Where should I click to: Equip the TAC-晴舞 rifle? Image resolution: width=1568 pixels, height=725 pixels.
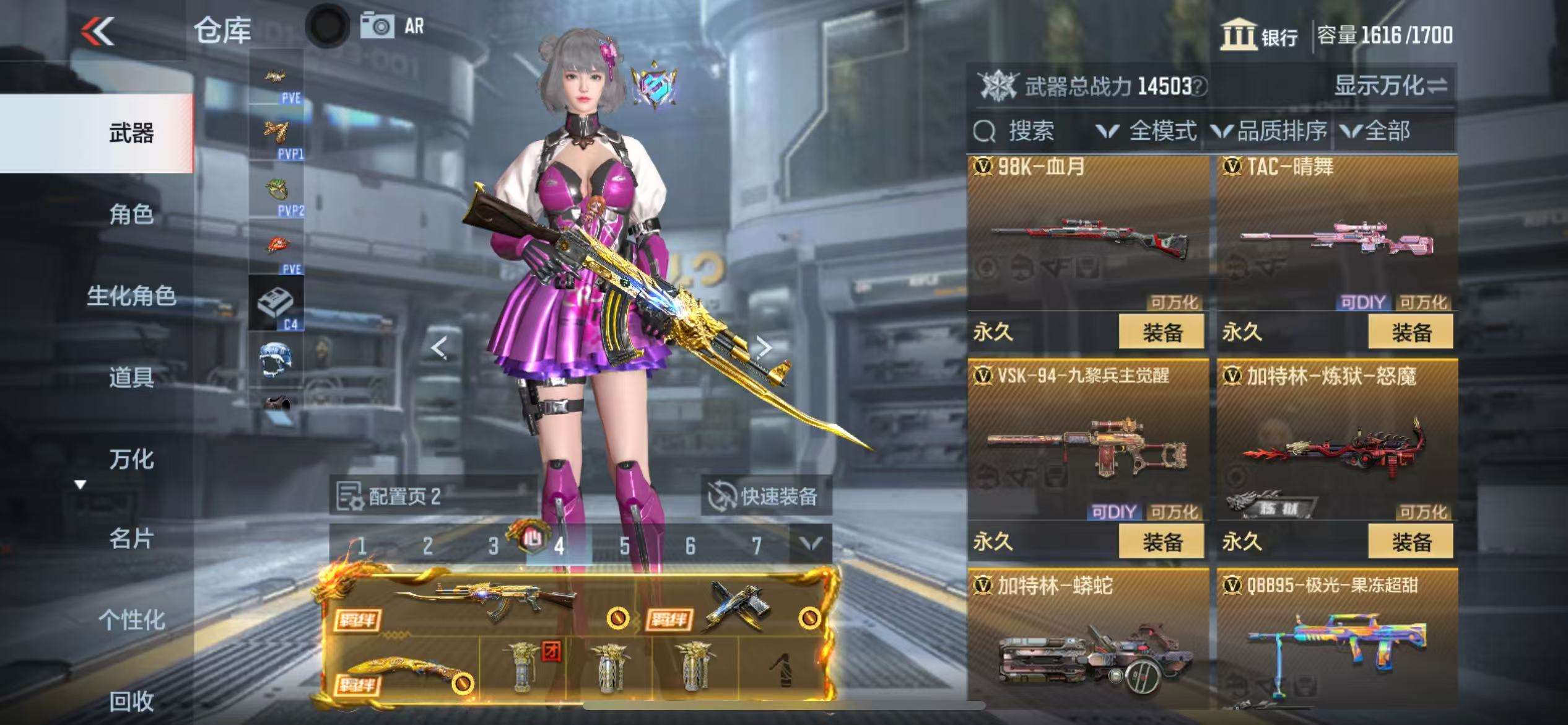(x=1410, y=332)
